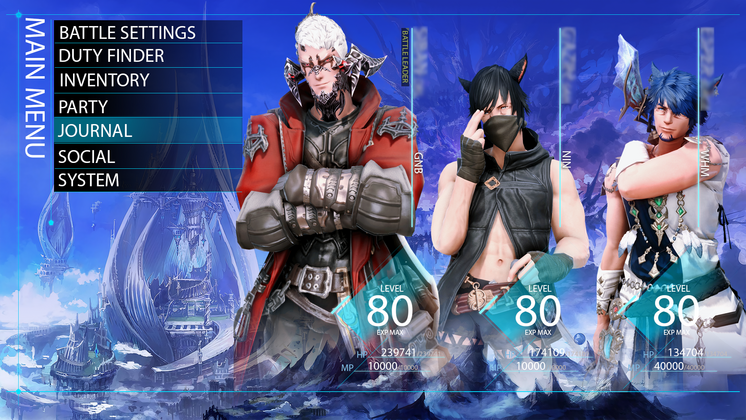Select Duty Finder from the main menu
Viewport: 746px width, 420px height.
(147, 56)
